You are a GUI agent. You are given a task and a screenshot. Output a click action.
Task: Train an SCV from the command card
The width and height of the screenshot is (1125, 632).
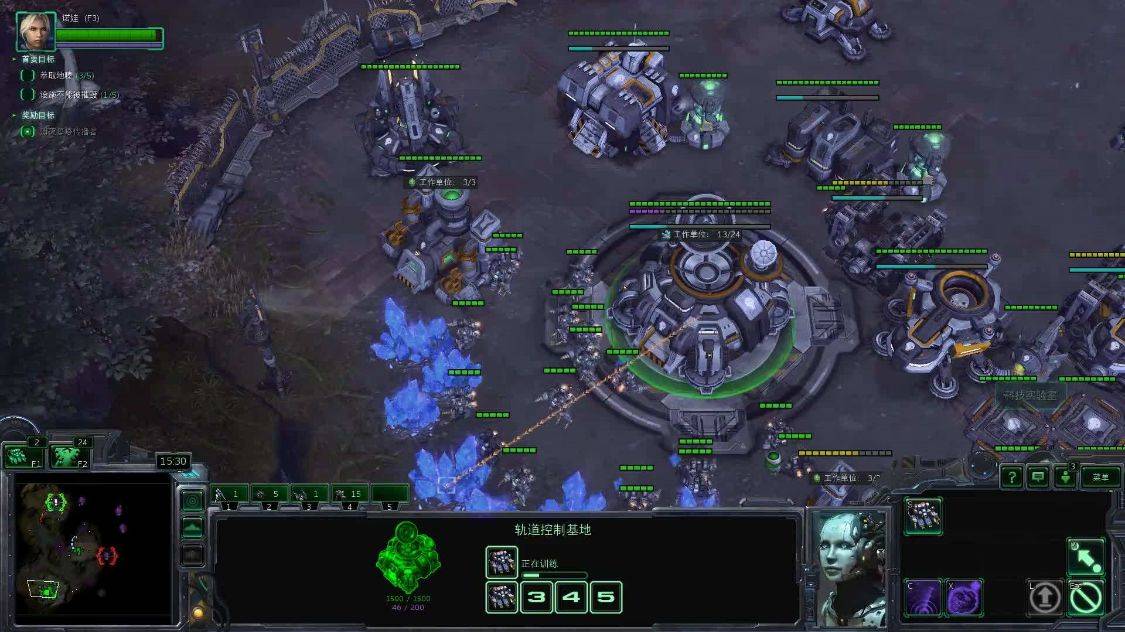923,515
